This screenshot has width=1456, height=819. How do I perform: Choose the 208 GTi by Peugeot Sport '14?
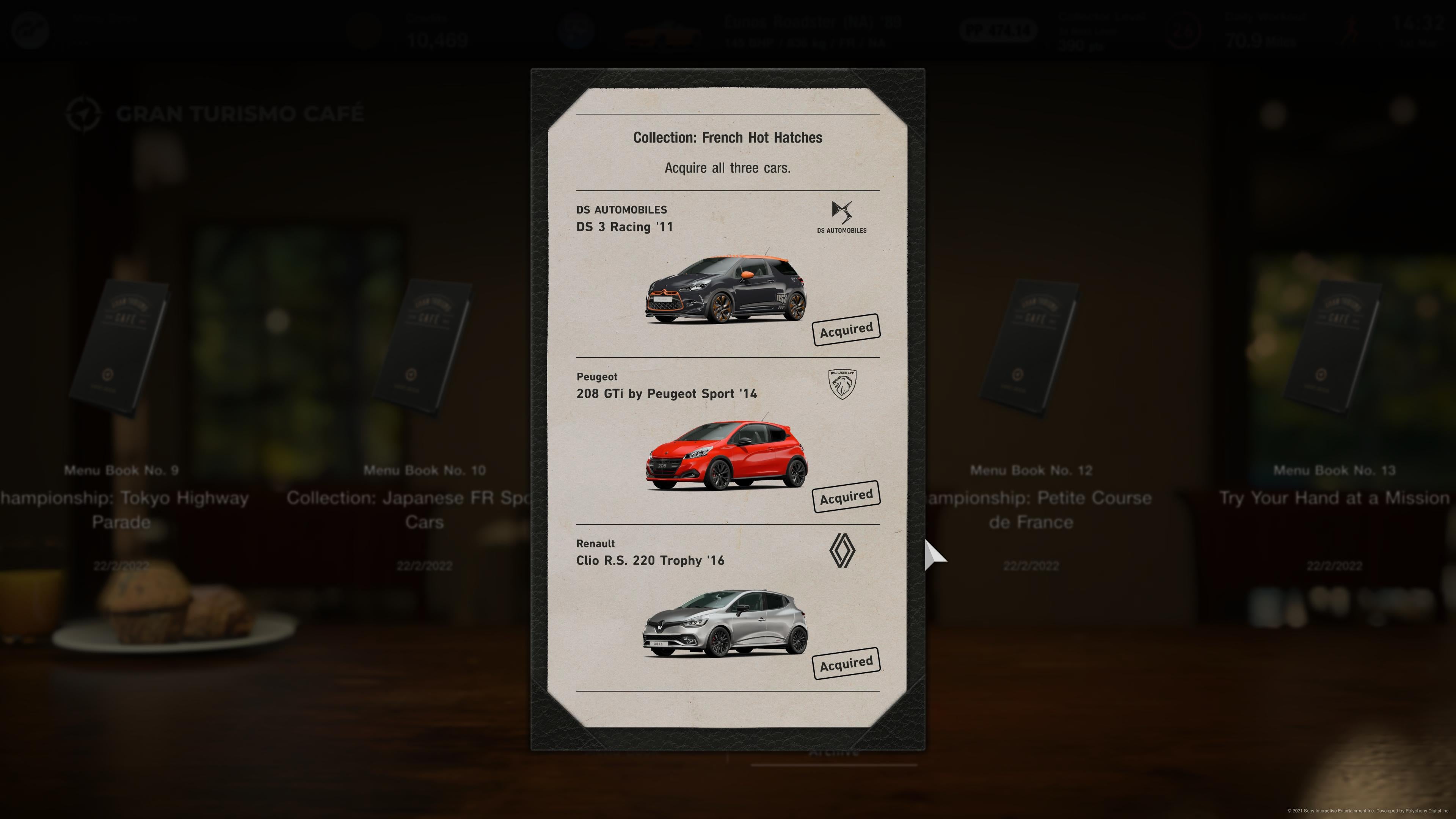(727, 455)
